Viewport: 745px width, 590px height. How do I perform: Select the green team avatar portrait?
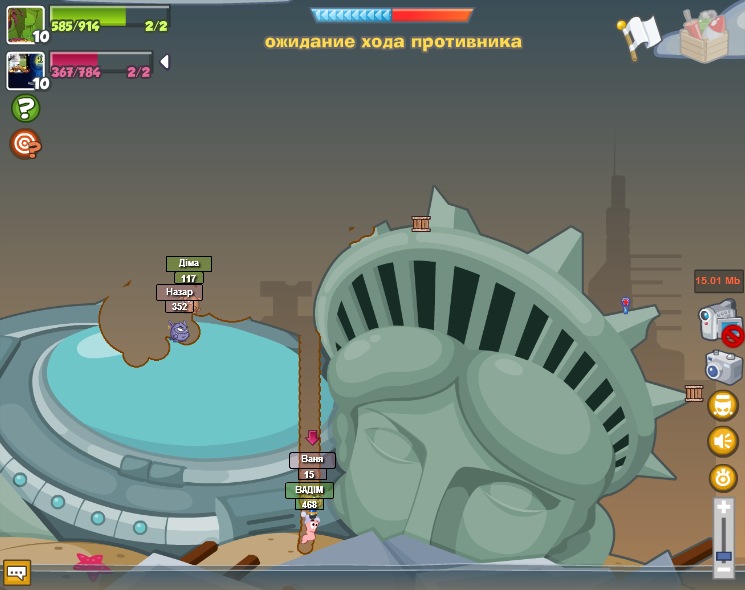[x=25, y=24]
